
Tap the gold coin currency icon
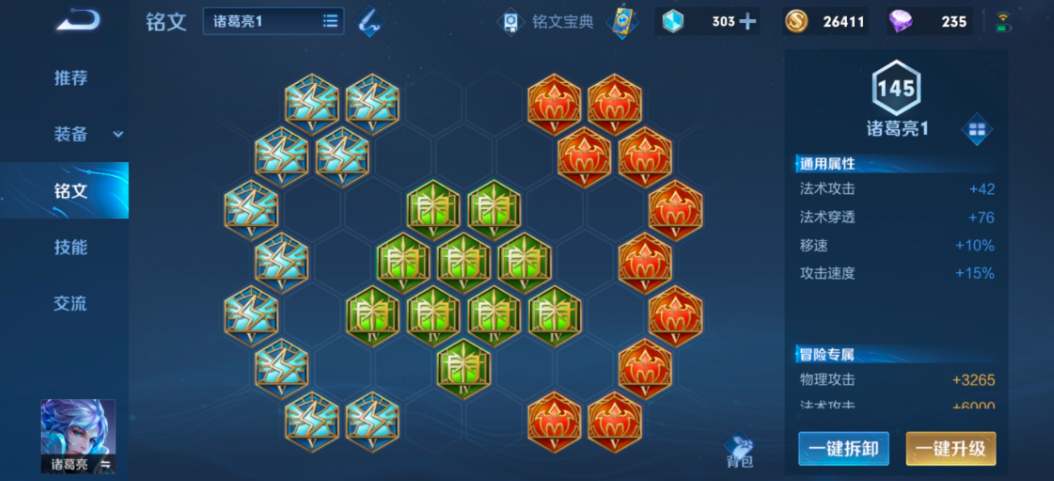(797, 21)
